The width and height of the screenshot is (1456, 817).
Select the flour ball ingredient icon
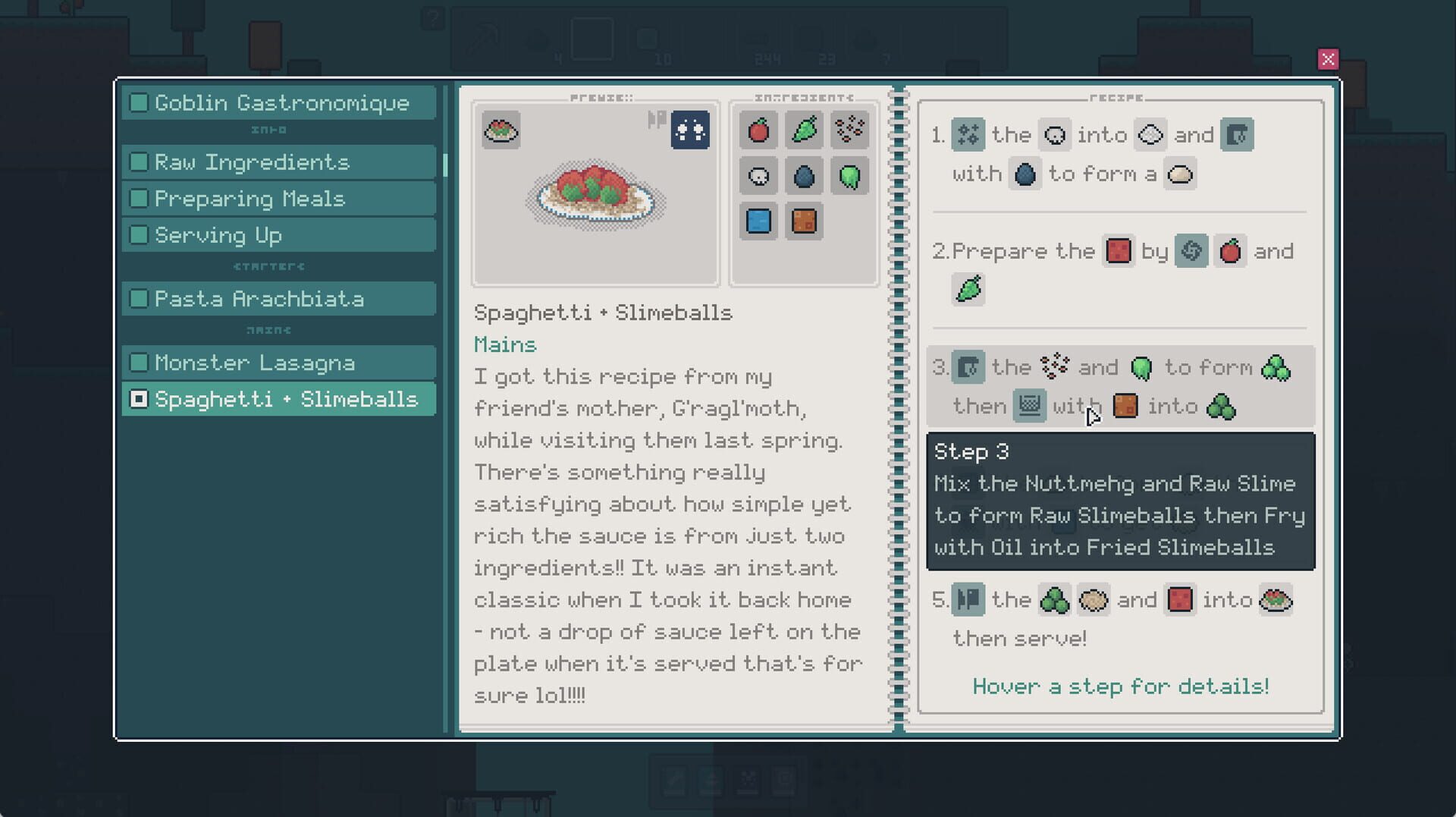click(x=758, y=175)
